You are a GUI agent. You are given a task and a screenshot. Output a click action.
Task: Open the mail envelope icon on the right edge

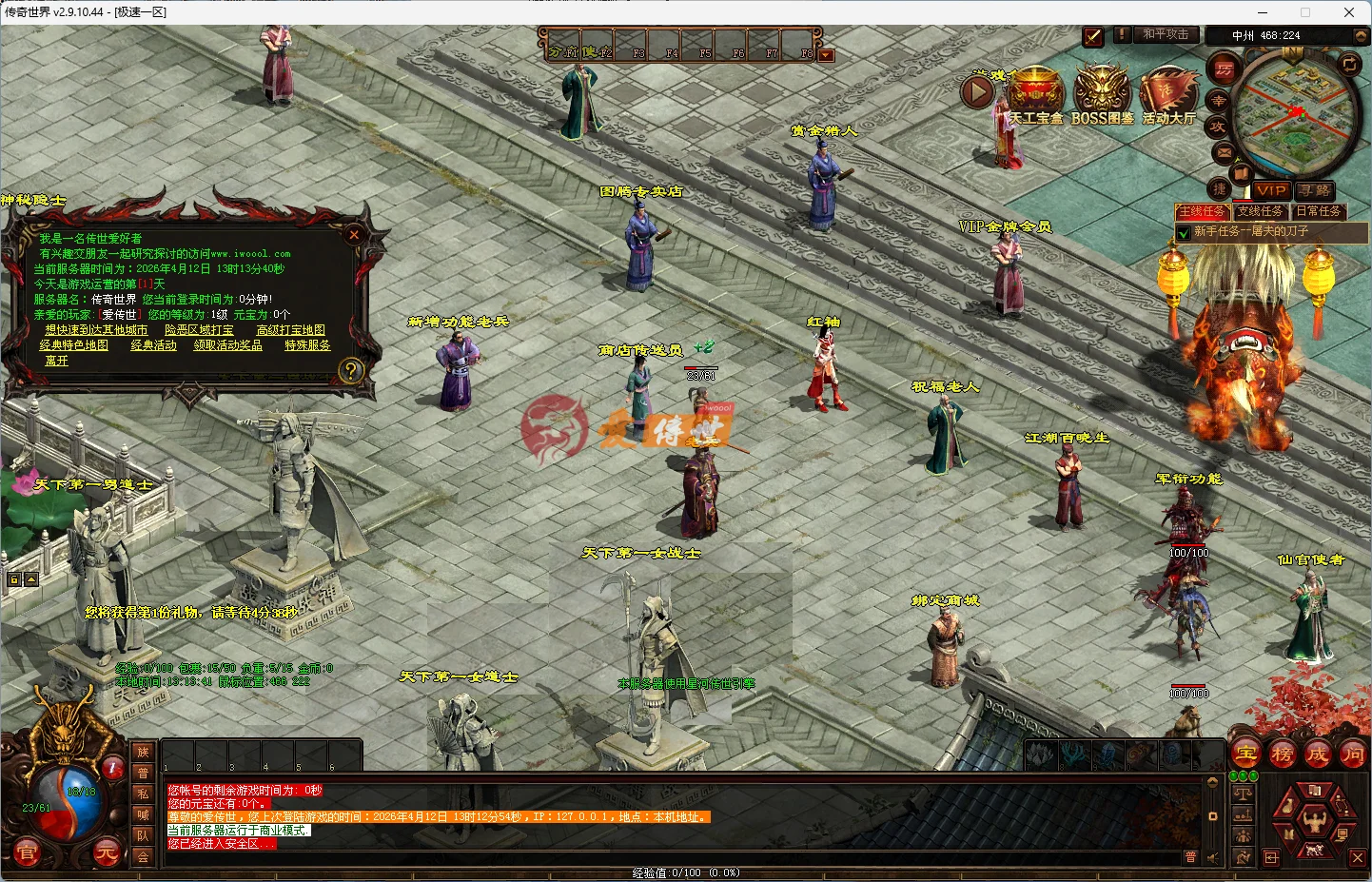point(1223,152)
